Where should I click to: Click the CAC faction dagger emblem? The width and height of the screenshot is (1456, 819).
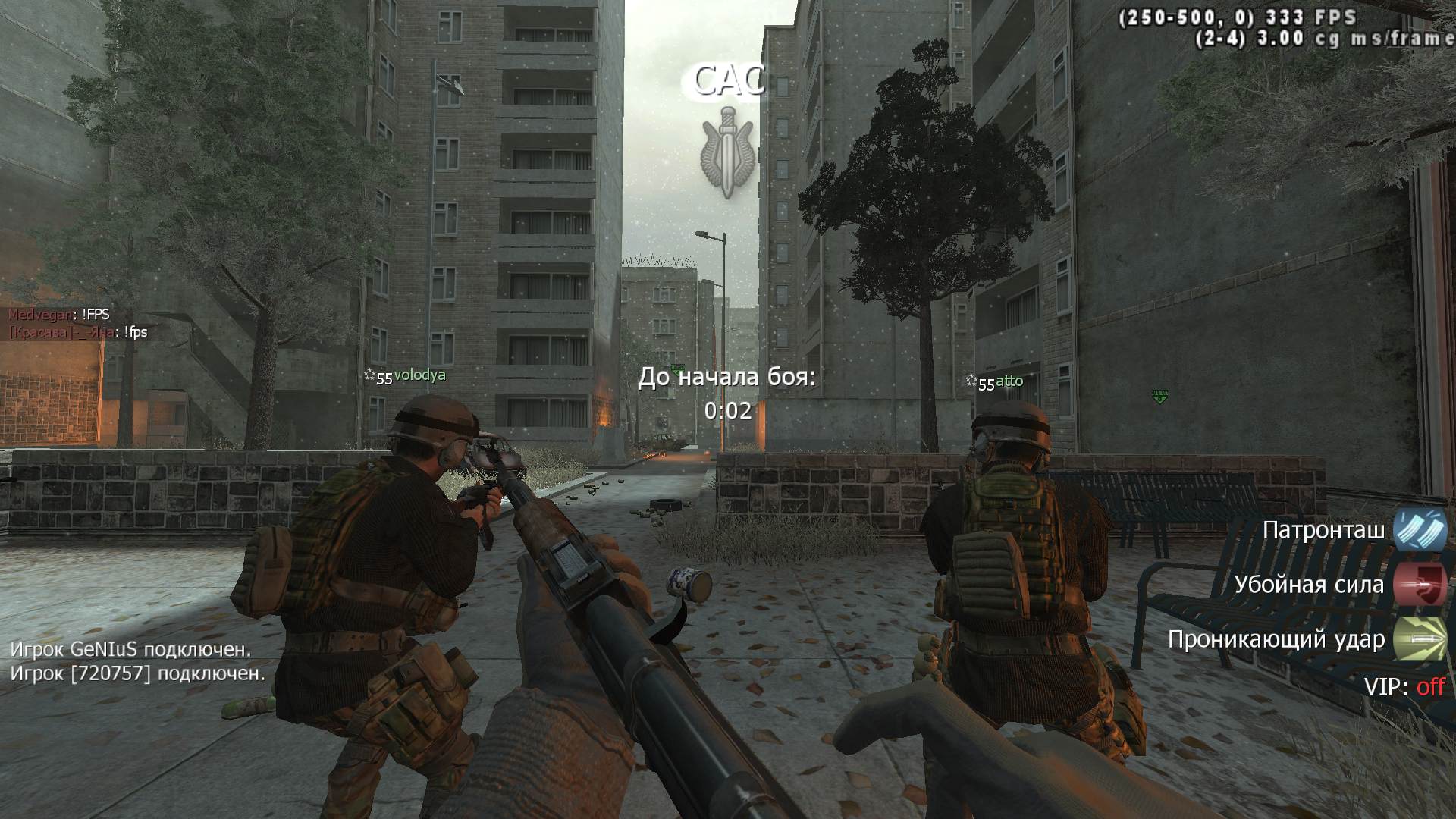pos(726,152)
